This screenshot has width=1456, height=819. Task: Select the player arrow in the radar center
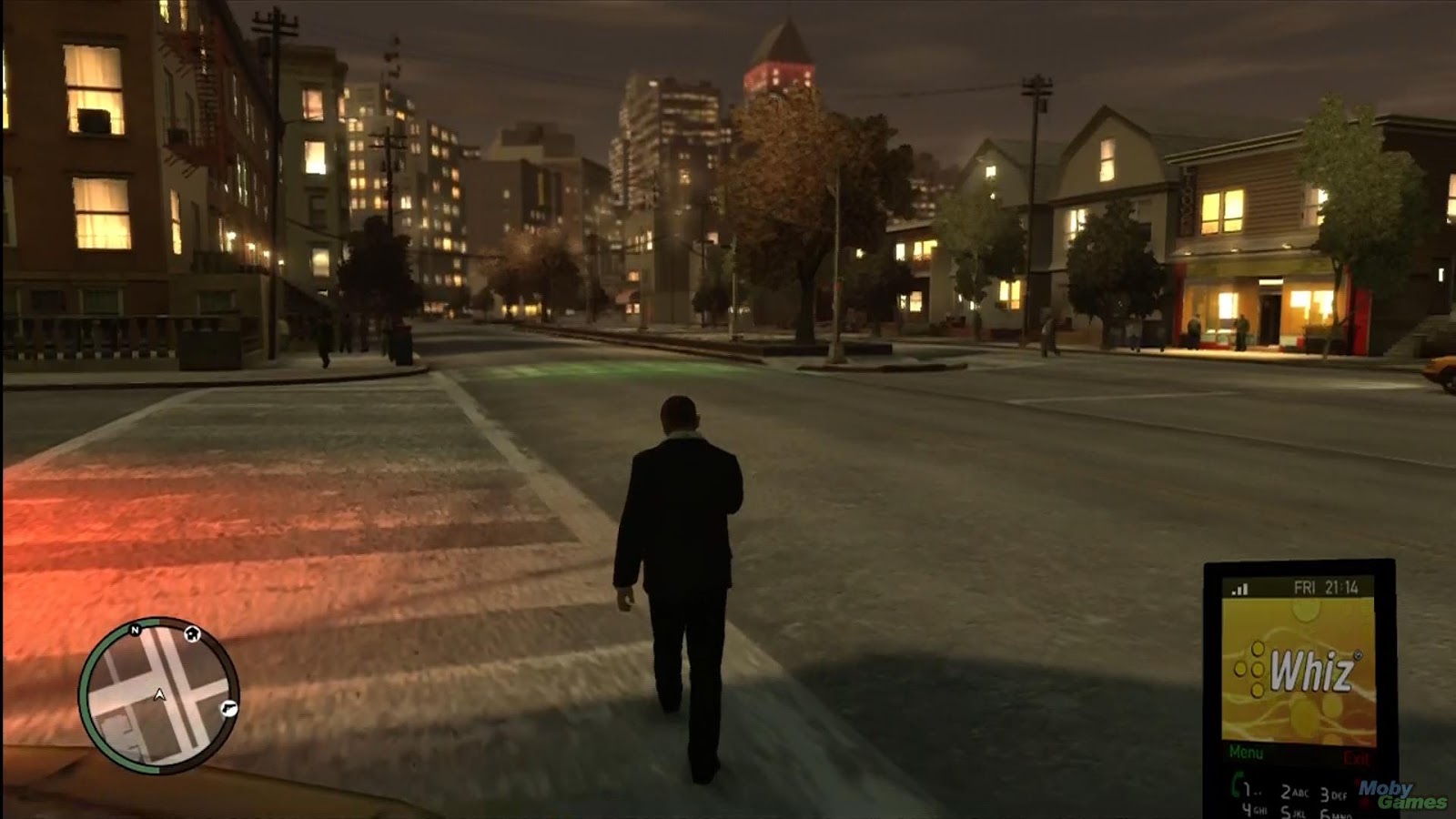tap(159, 694)
